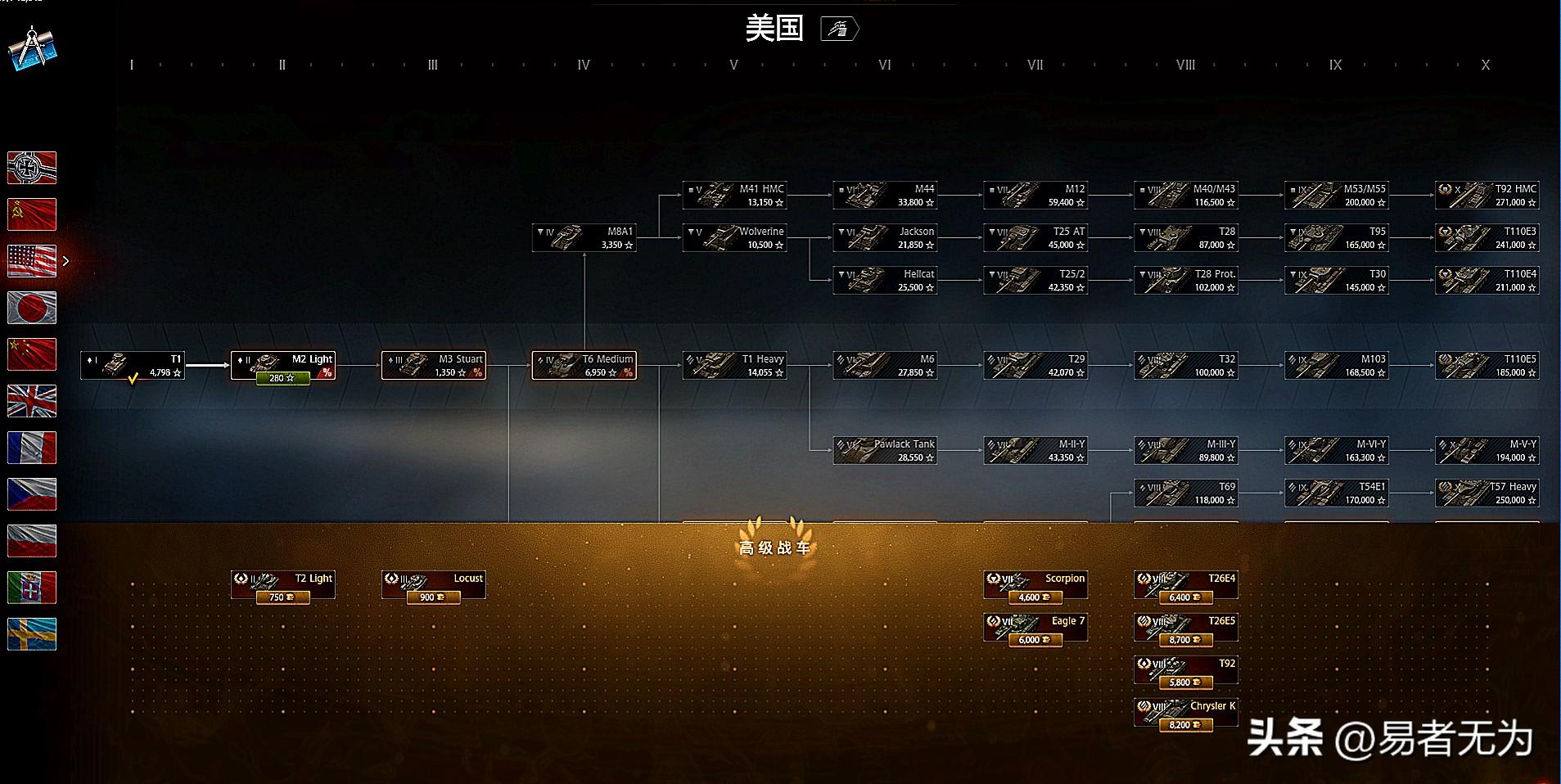This screenshot has height=784, width=1561.
Task: Choose the Hellcat tank destroyer node
Action: [886, 280]
